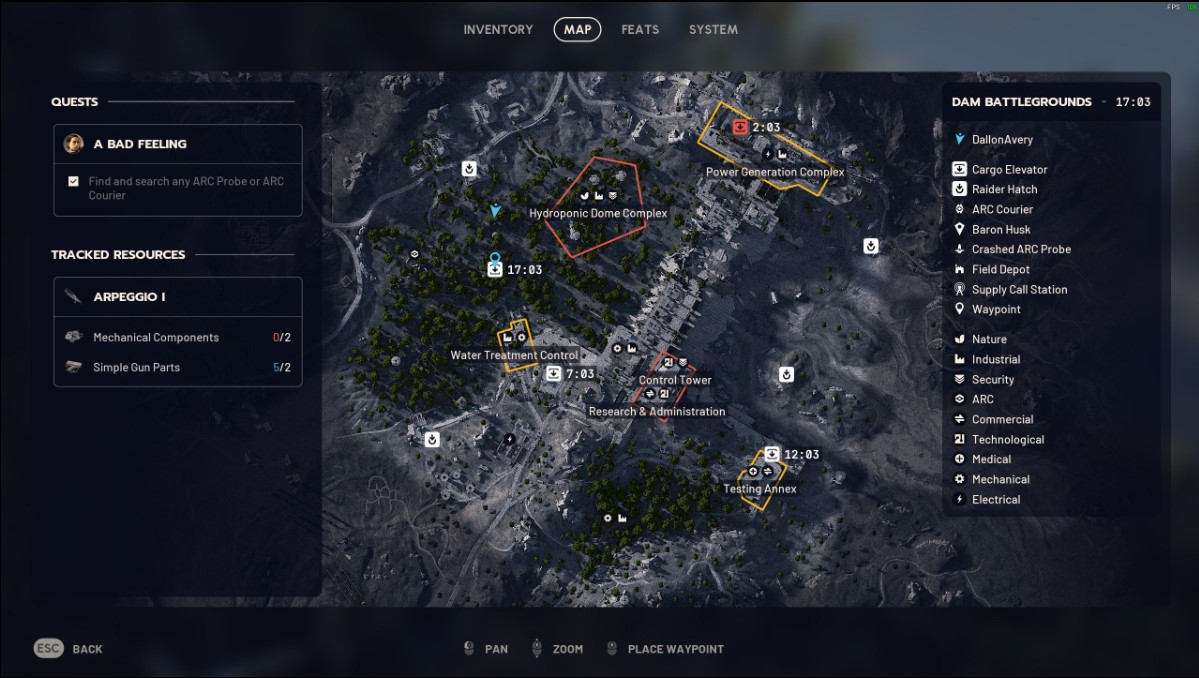Image resolution: width=1199 pixels, height=678 pixels.
Task: Click the Control Tower map label
Action: coord(675,380)
